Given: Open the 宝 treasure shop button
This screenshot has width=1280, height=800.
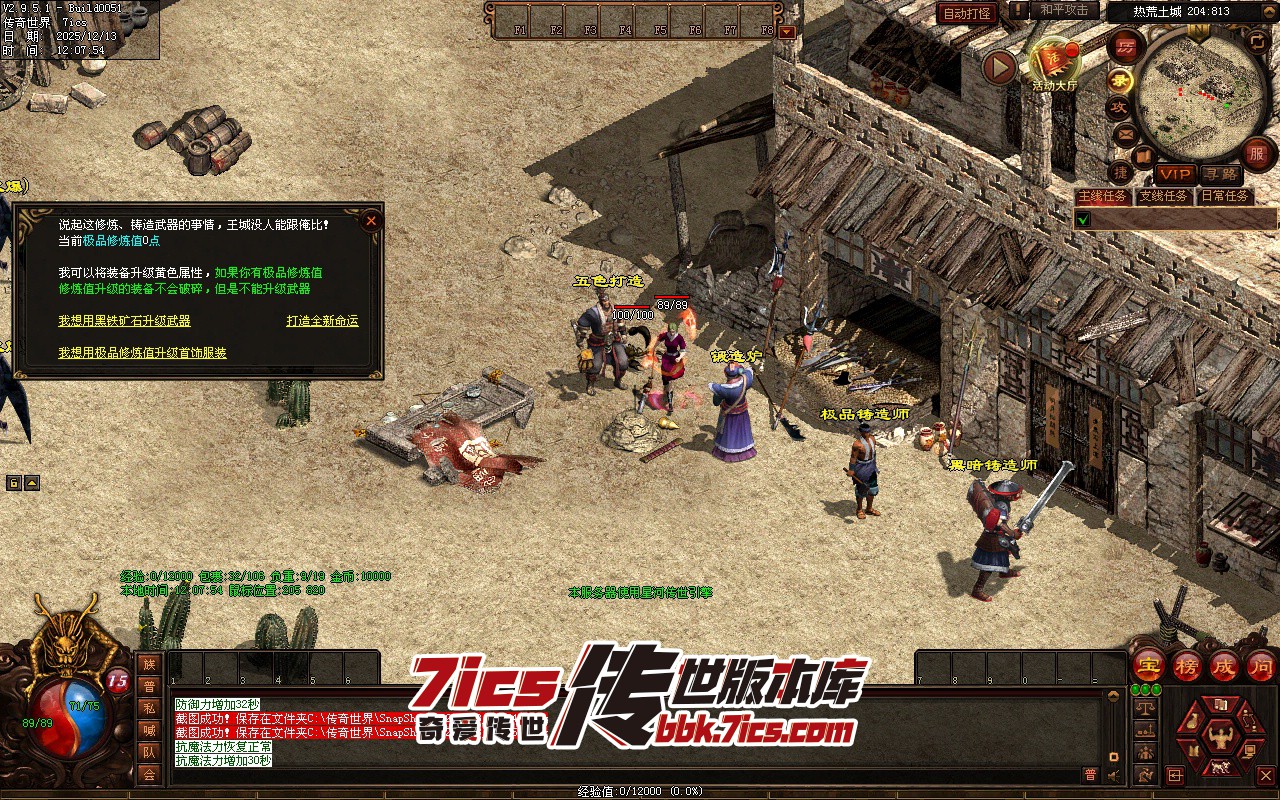Looking at the screenshot, I should (x=1148, y=665).
